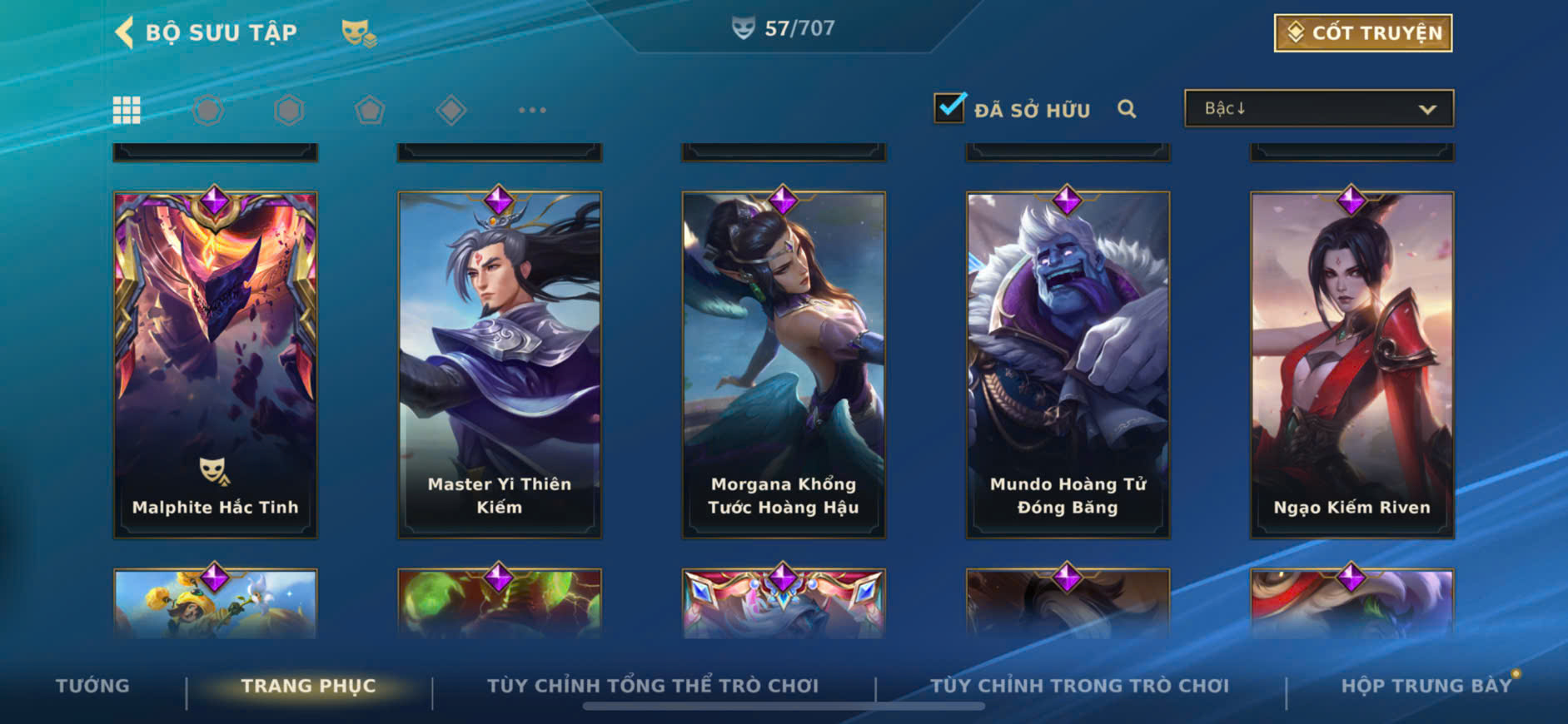Open the Master Yi Thiên Kiếm skin

[x=500, y=364]
